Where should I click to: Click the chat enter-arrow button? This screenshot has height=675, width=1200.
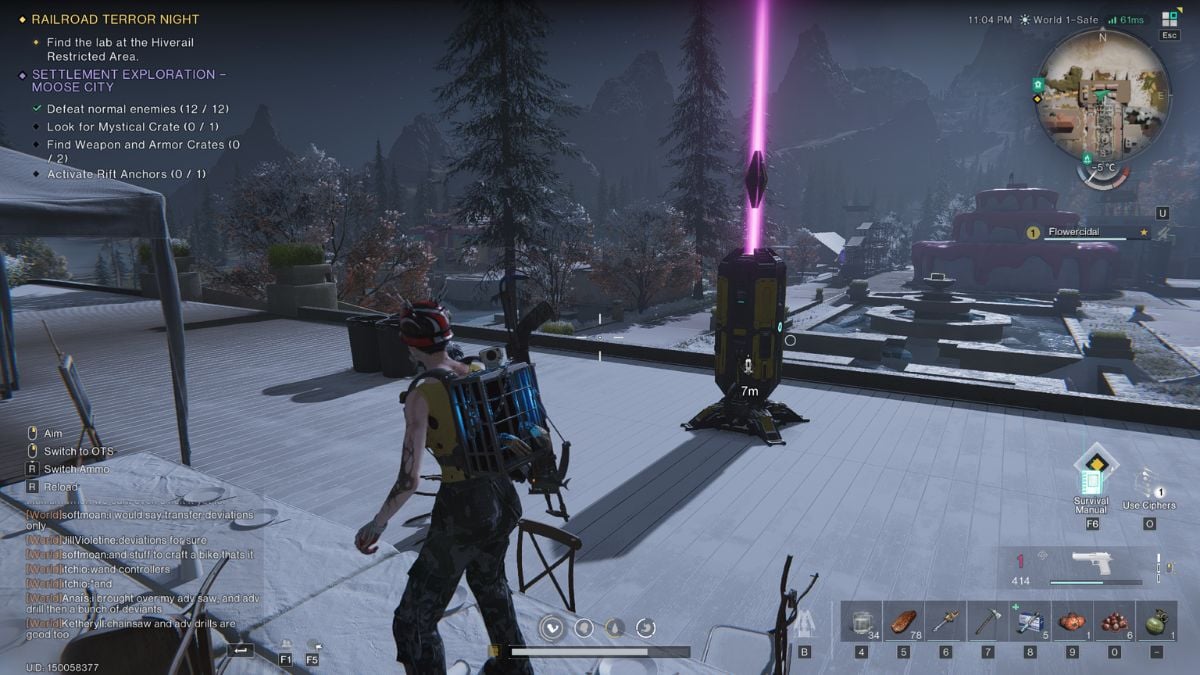(x=241, y=650)
